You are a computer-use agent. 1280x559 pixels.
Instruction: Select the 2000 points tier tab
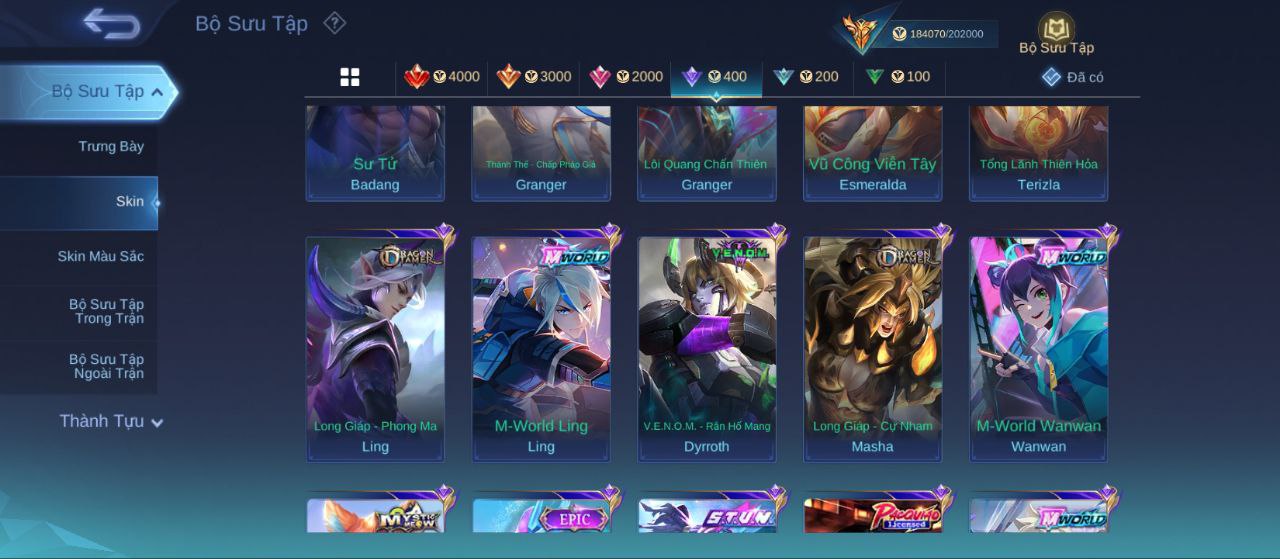tap(626, 77)
